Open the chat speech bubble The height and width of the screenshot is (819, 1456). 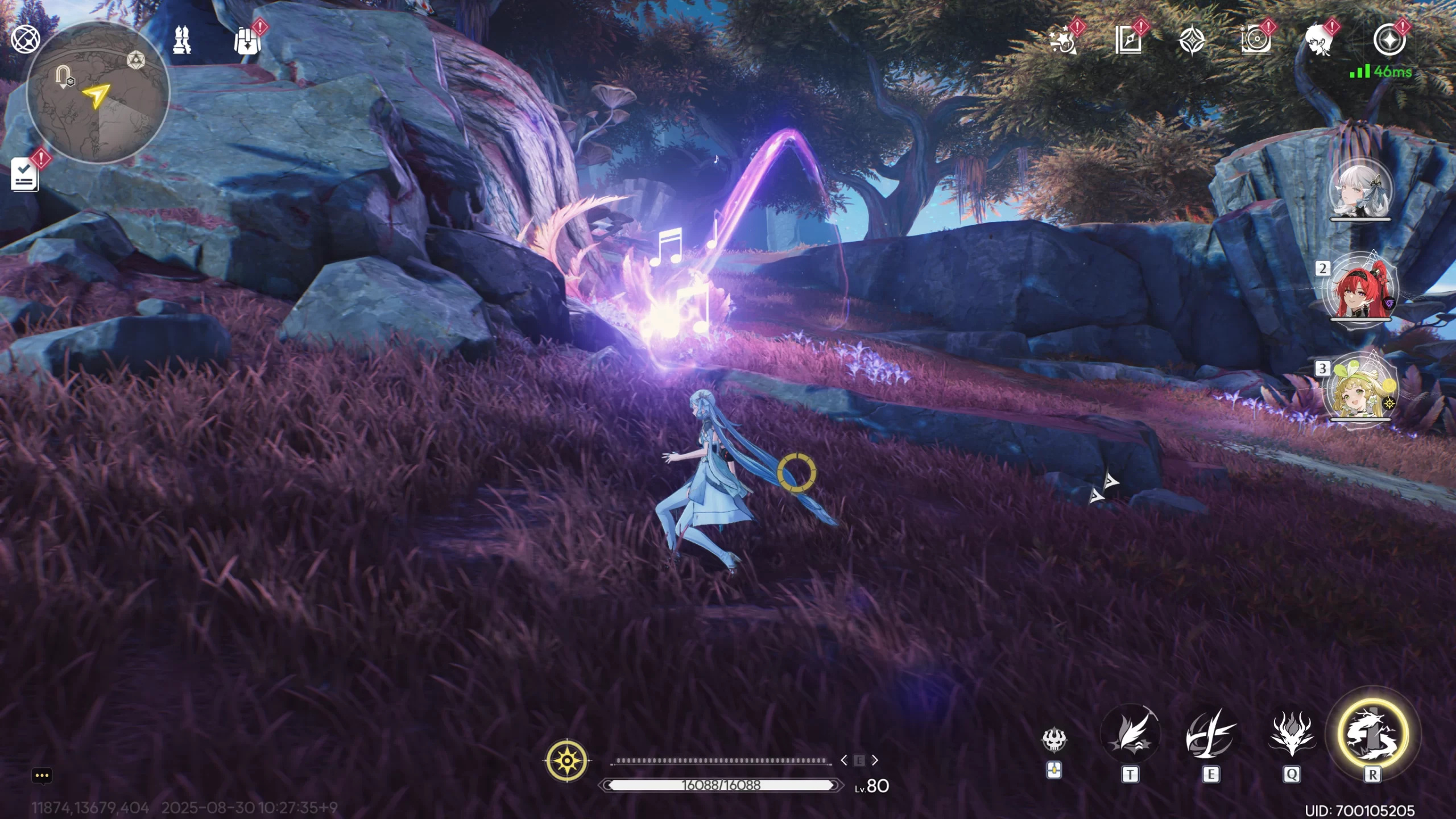coord(42,776)
